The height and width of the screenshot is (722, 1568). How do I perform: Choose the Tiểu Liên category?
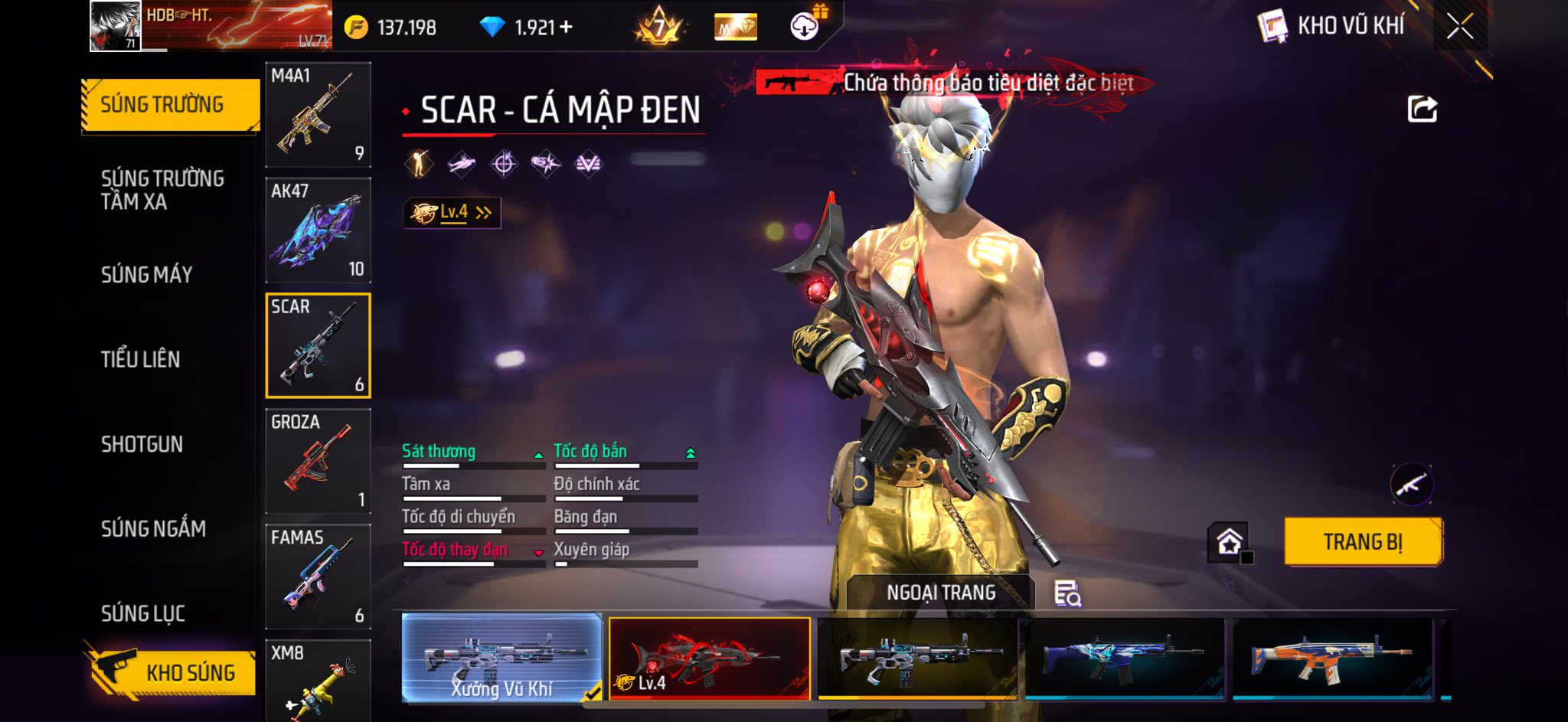point(141,359)
